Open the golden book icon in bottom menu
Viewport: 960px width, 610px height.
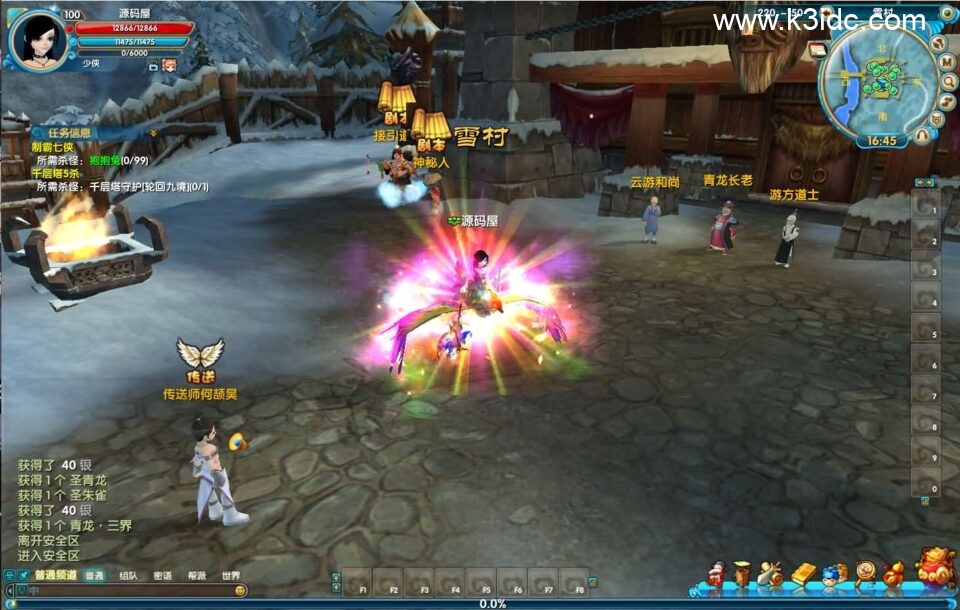pyautogui.click(x=804, y=574)
